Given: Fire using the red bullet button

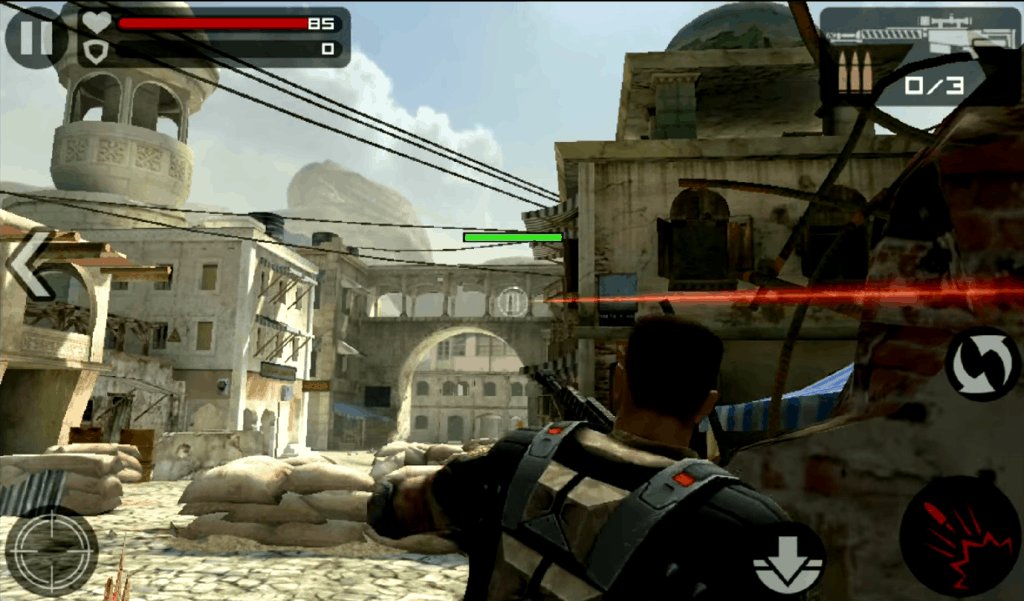Looking at the screenshot, I should 958,536.
